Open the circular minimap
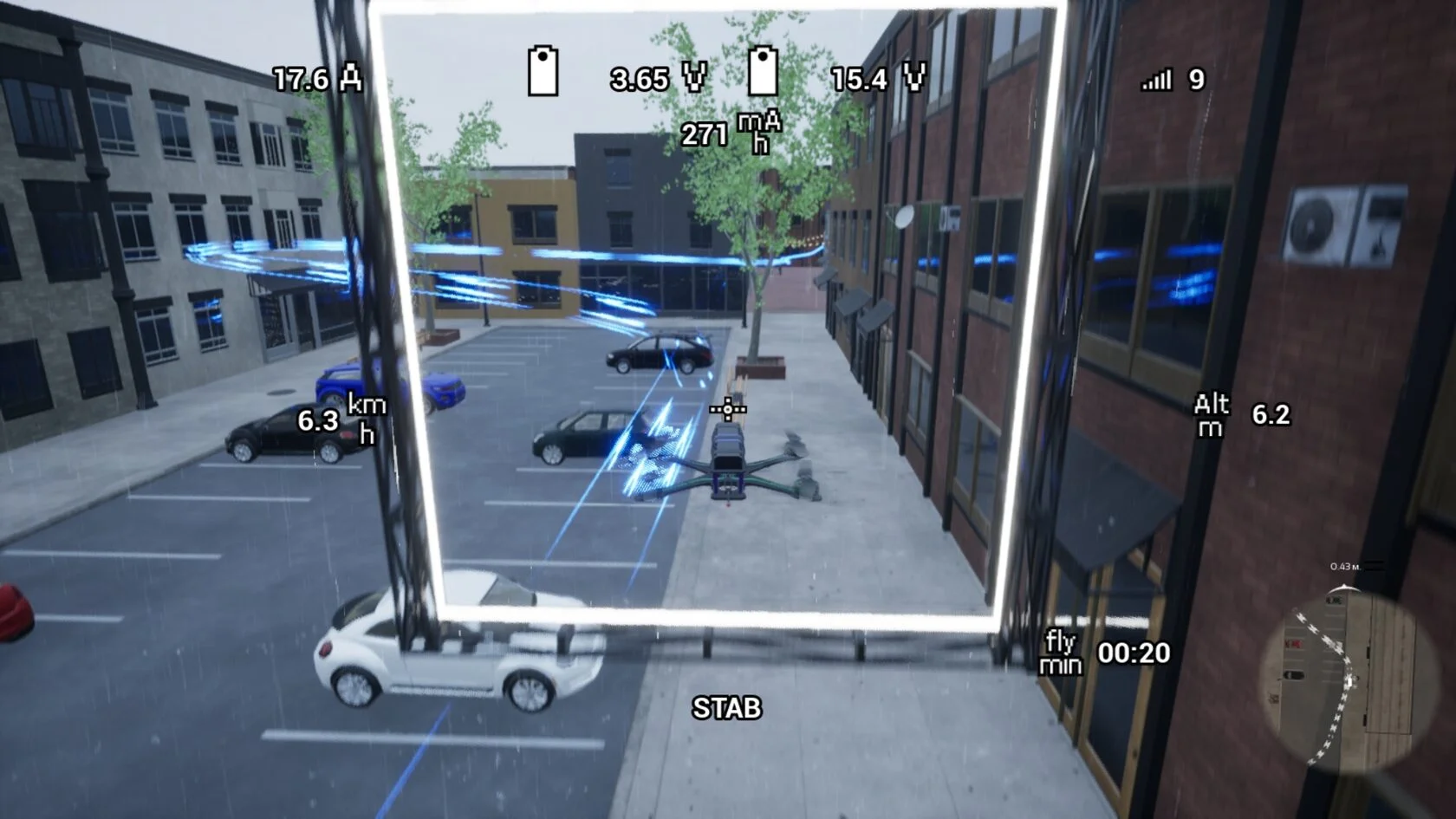The image size is (1456, 819). tap(1337, 678)
